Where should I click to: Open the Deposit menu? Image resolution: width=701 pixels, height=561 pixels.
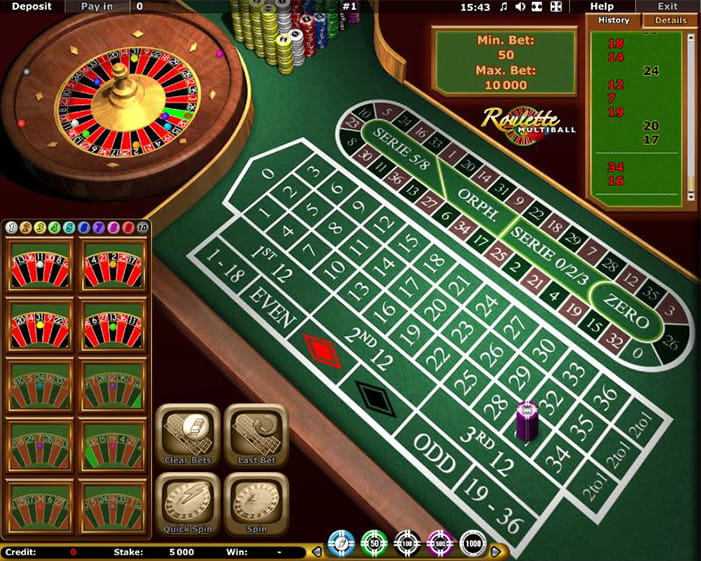click(x=31, y=6)
